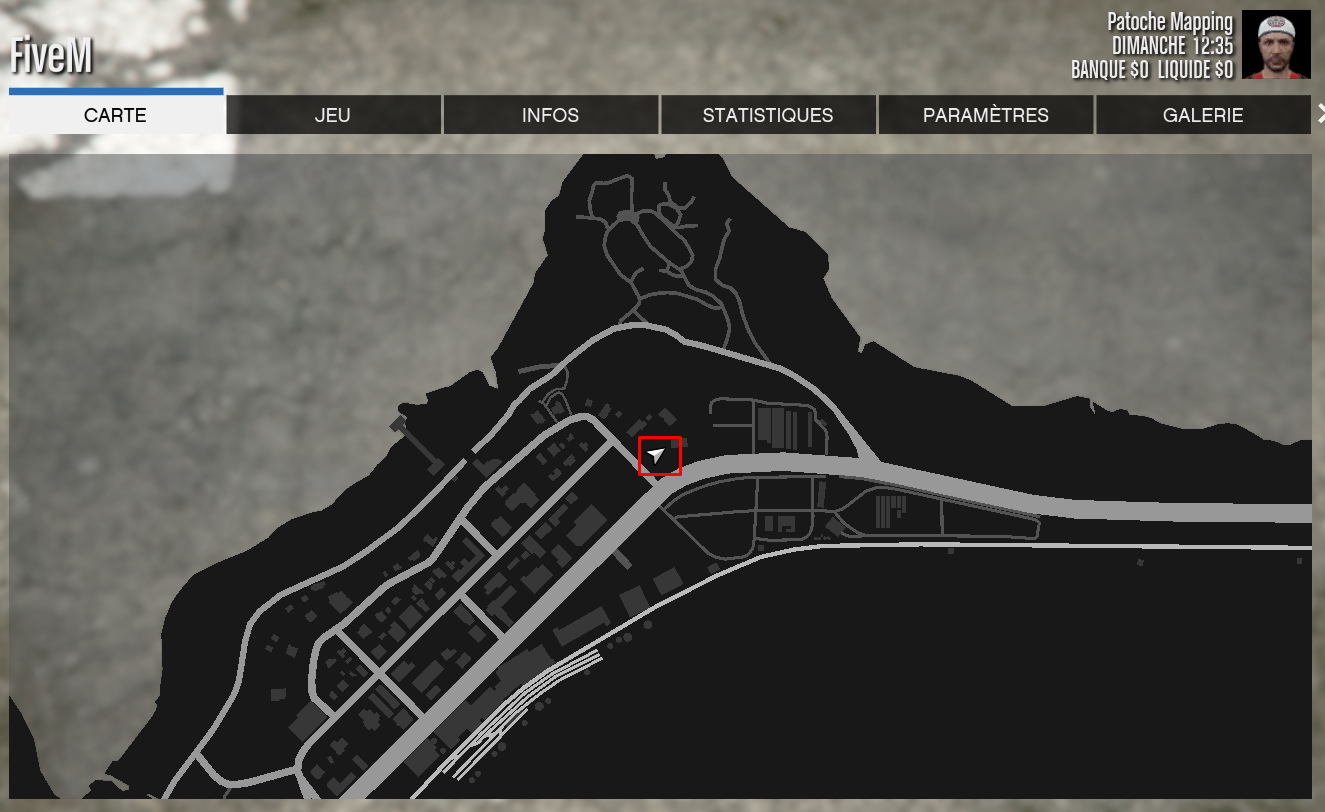Screen dimensions: 1325x812
Task: Click the tab bar's right scroll arrow
Action: (x=1319, y=113)
